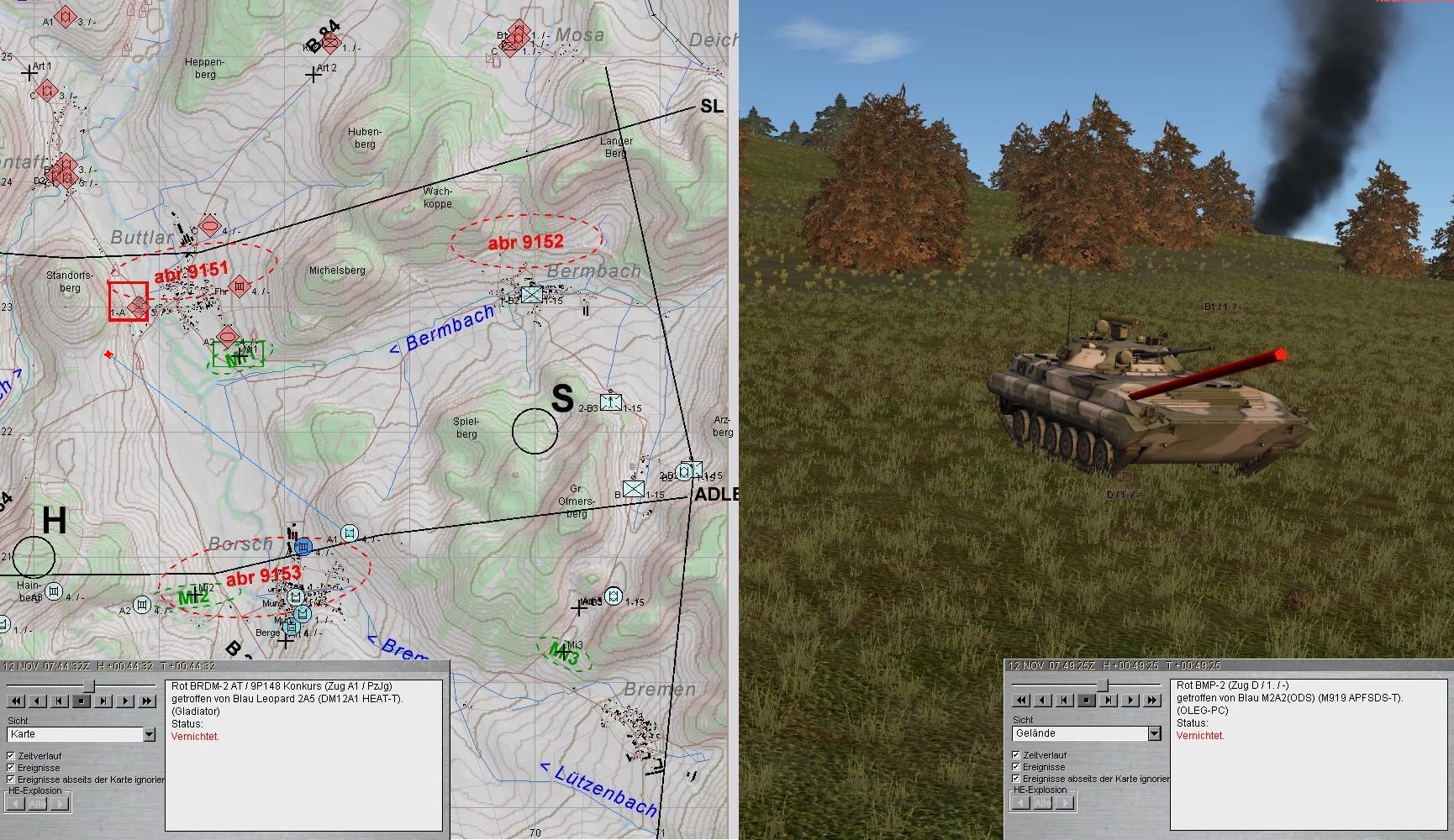1454x840 pixels.
Task: Click the timeline slider handle in Gelände panel
Action: click(1103, 685)
